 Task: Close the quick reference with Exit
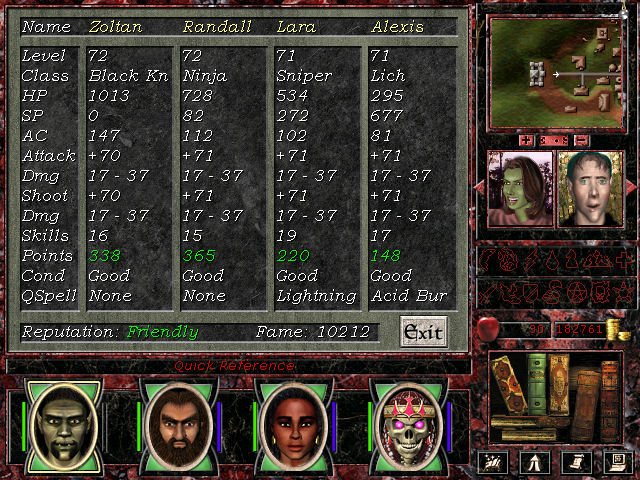coord(421,331)
